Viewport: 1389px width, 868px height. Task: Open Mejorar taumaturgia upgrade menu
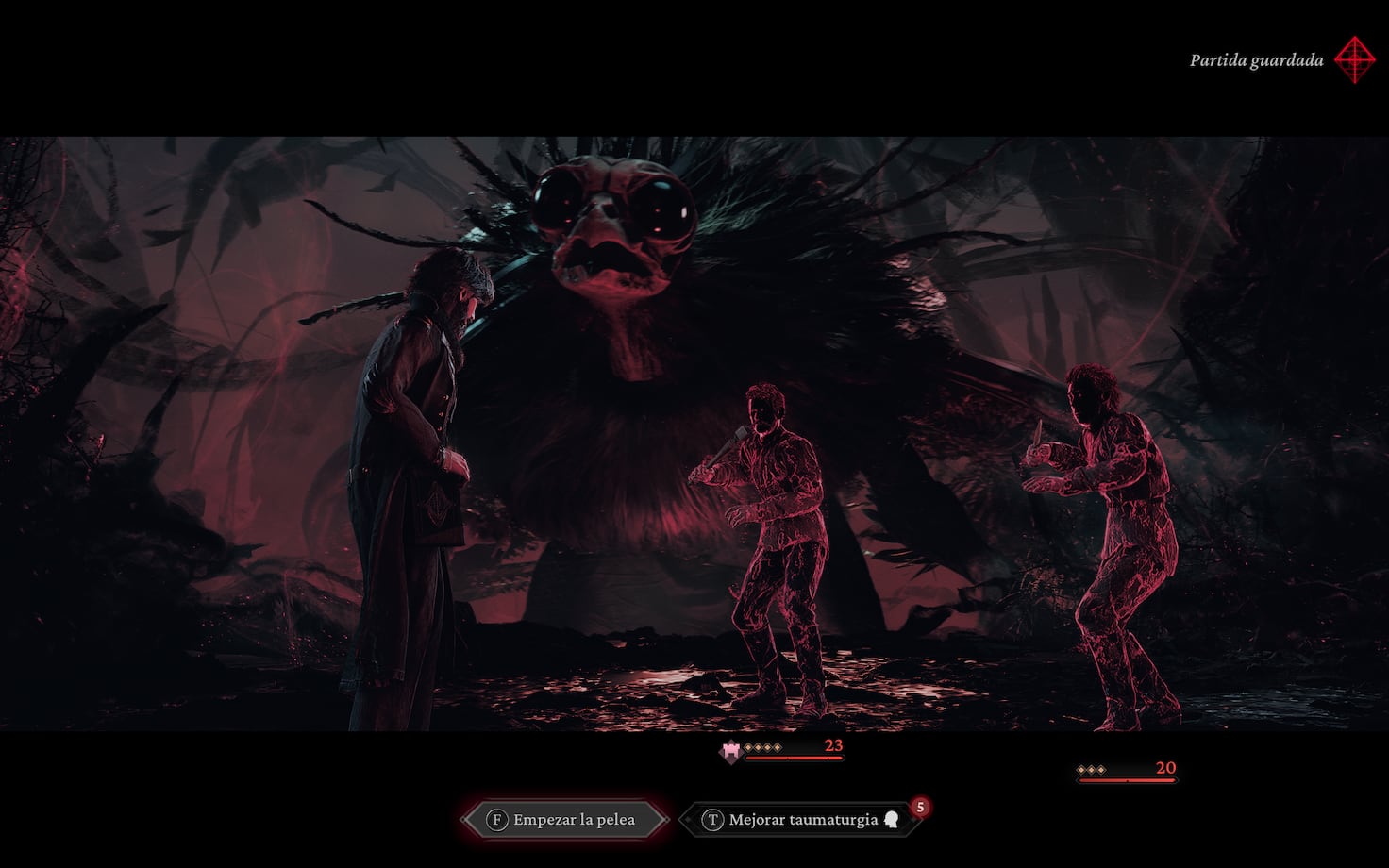(802, 818)
